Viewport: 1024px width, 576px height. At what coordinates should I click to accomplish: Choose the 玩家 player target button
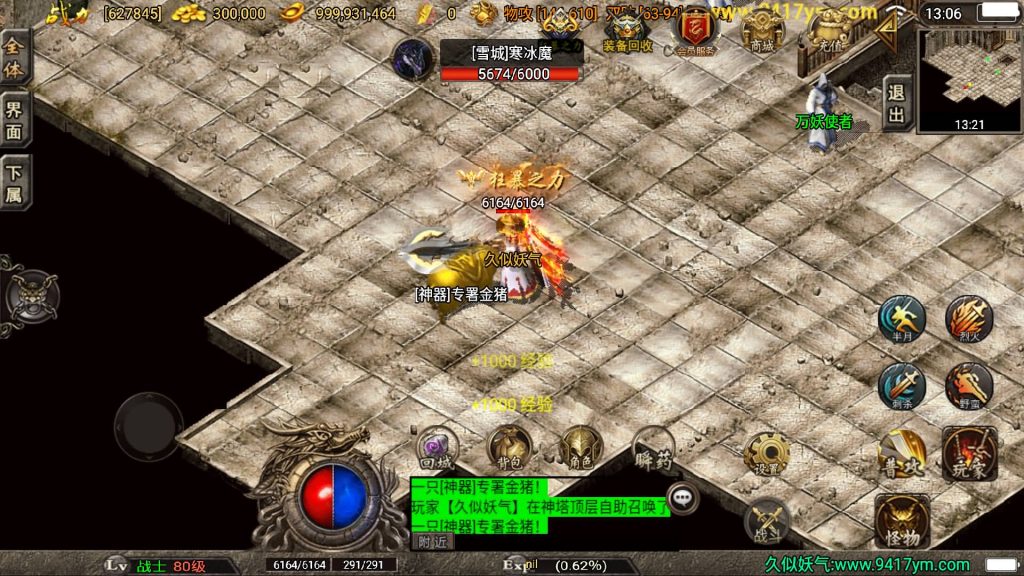(x=968, y=453)
